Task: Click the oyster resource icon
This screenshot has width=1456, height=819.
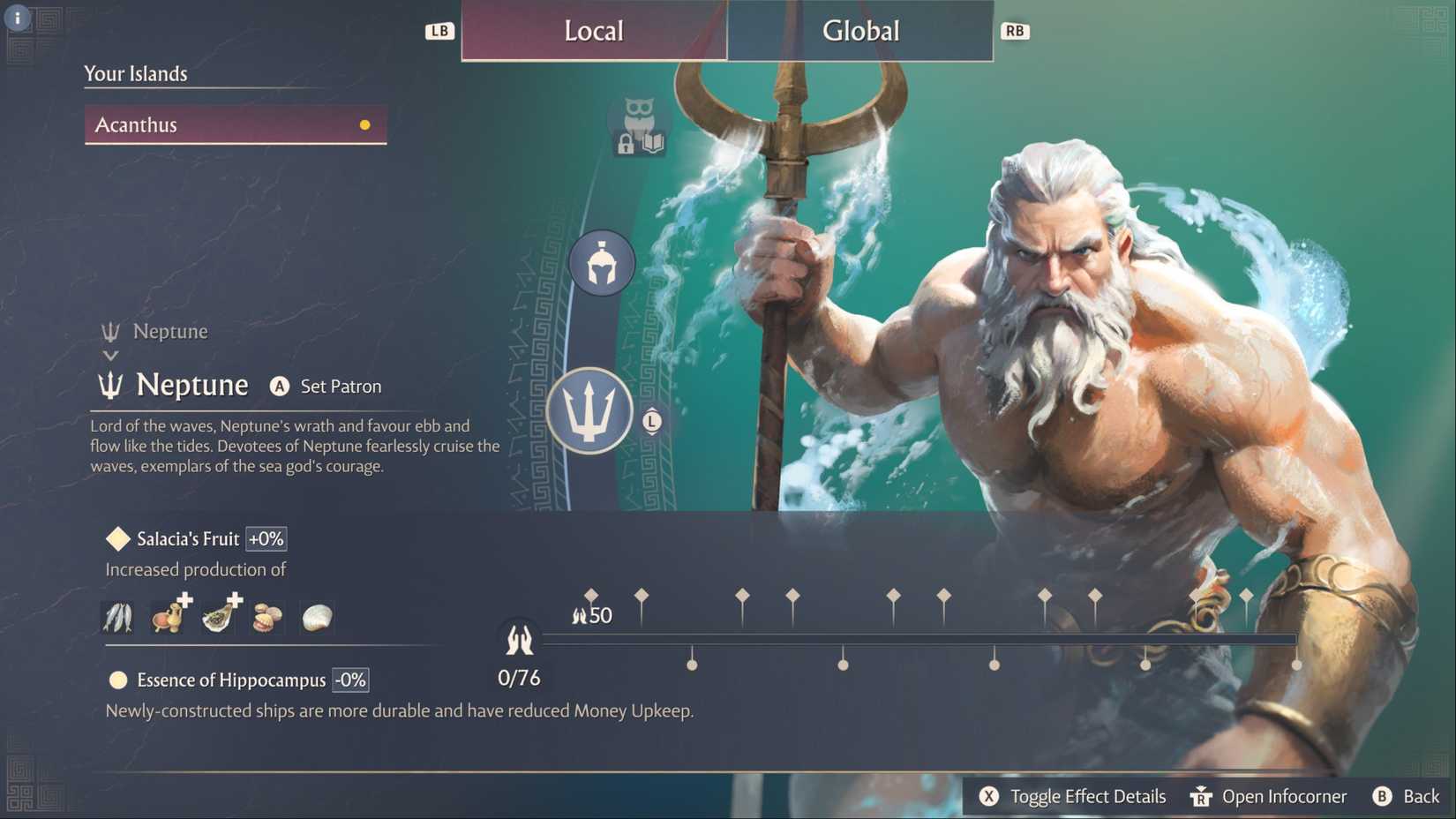Action: pyautogui.click(x=216, y=617)
